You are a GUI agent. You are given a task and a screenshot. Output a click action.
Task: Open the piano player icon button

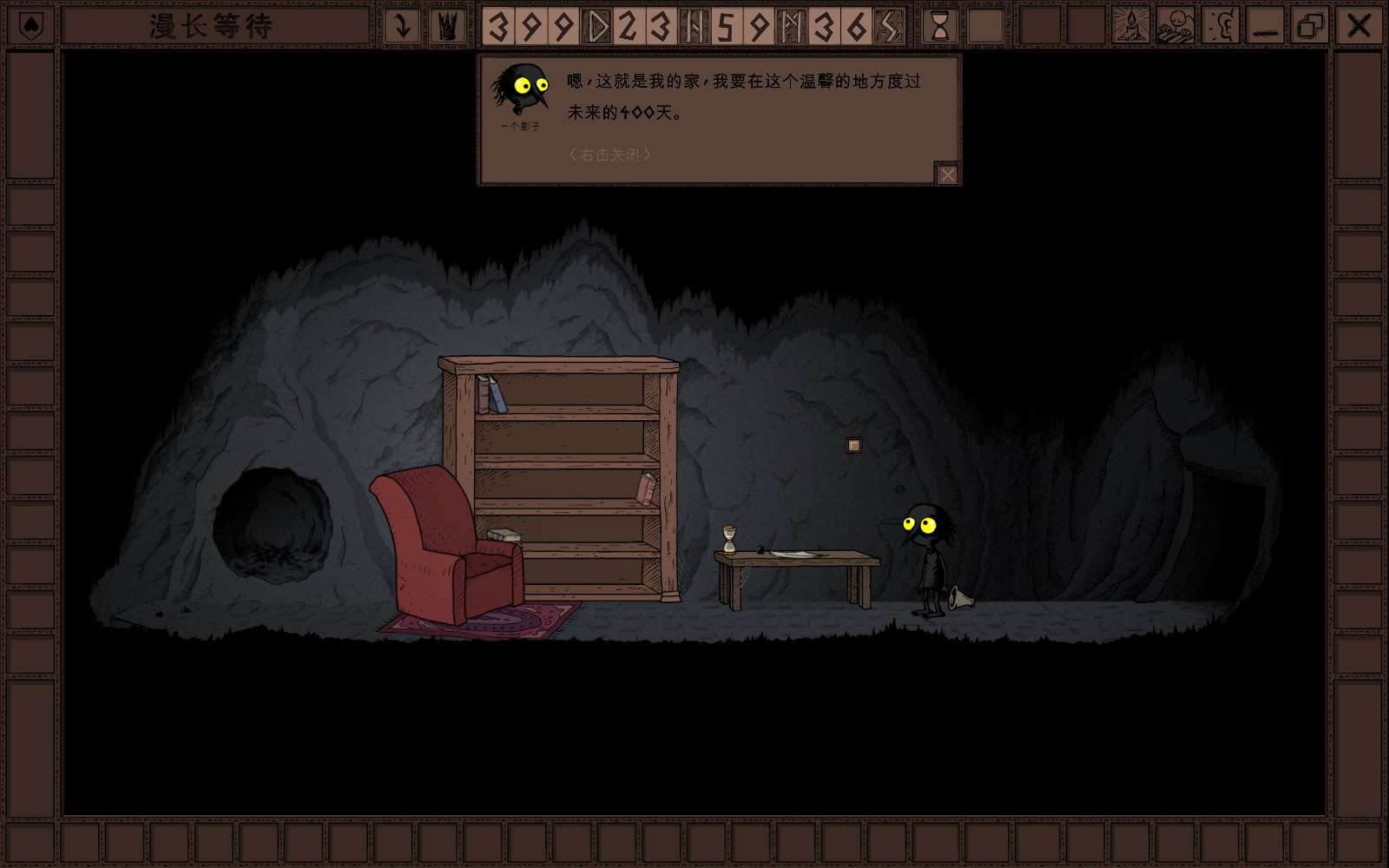[1175, 26]
